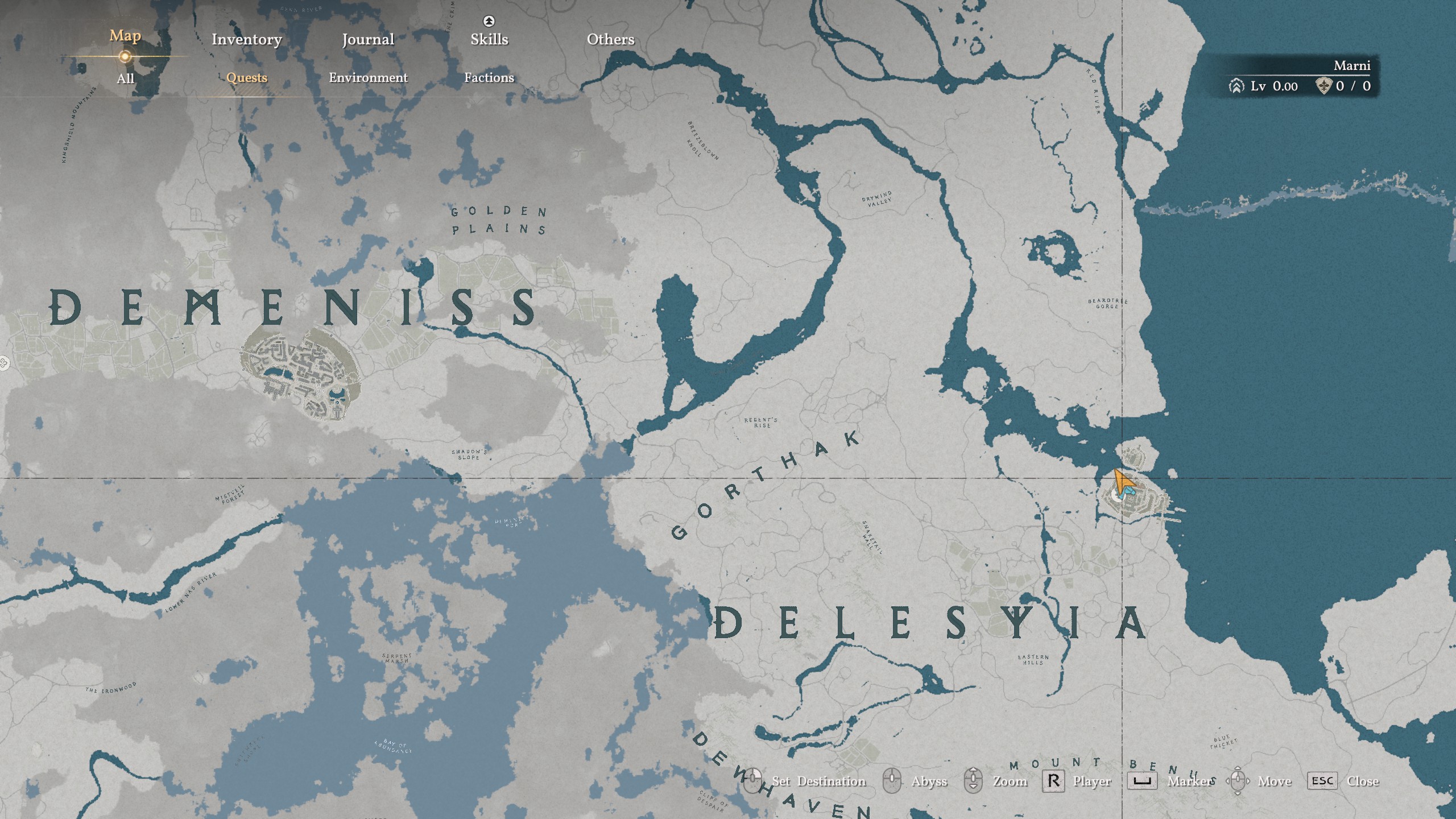The height and width of the screenshot is (819, 1456).
Task: Open the Others menu section
Action: [610, 40]
